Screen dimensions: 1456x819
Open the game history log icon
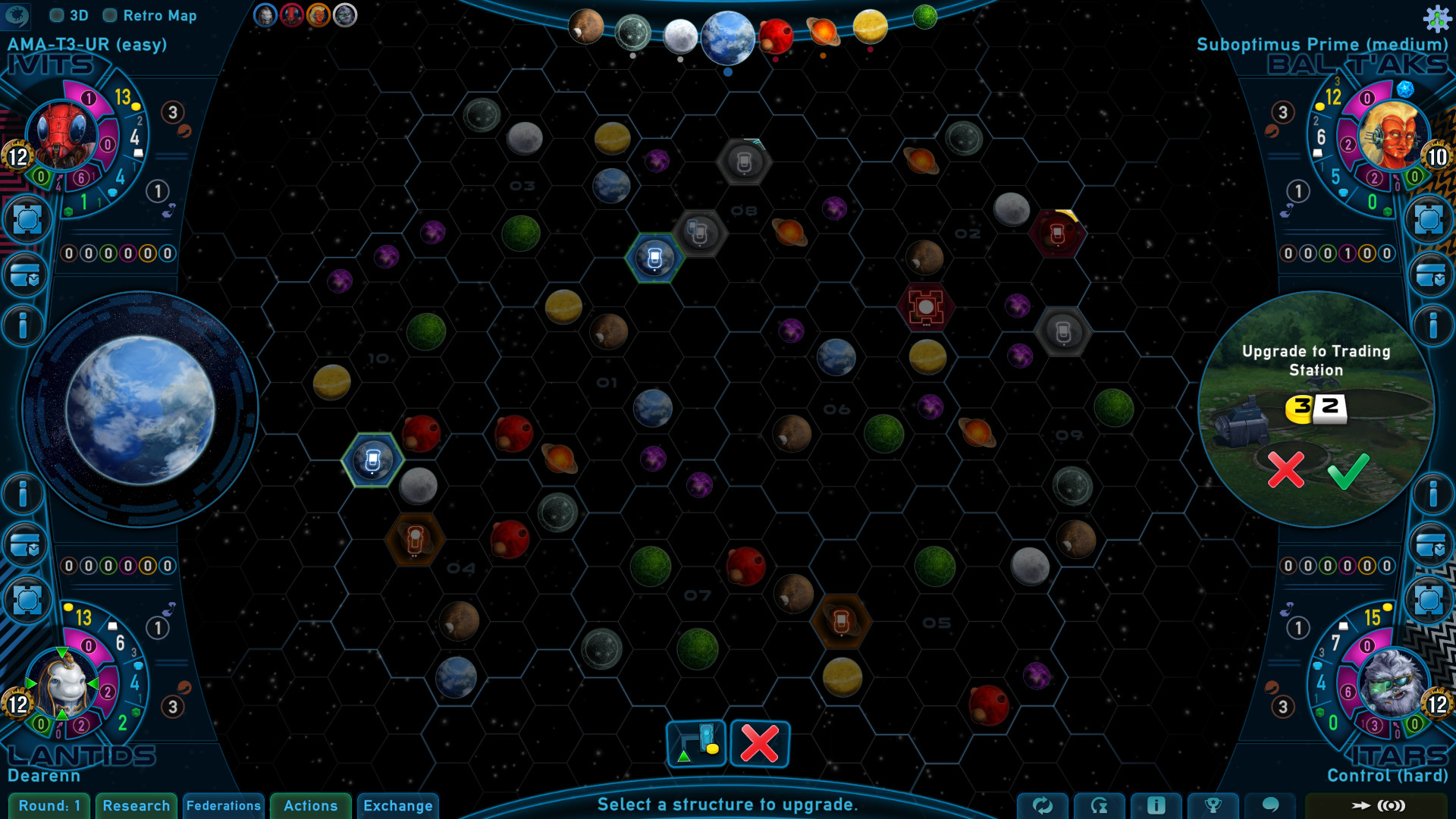tap(1100, 806)
